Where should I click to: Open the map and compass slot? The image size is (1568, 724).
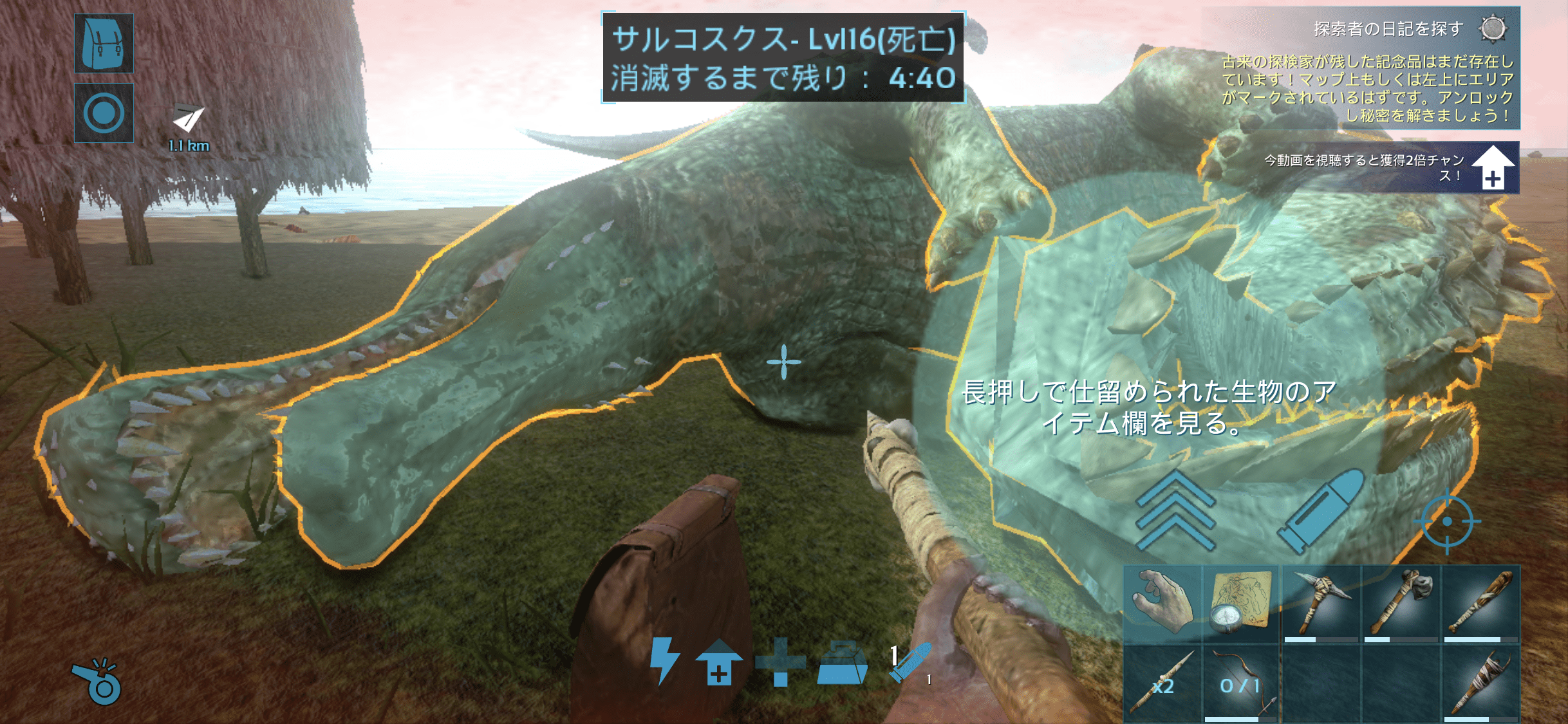[x=1241, y=603]
